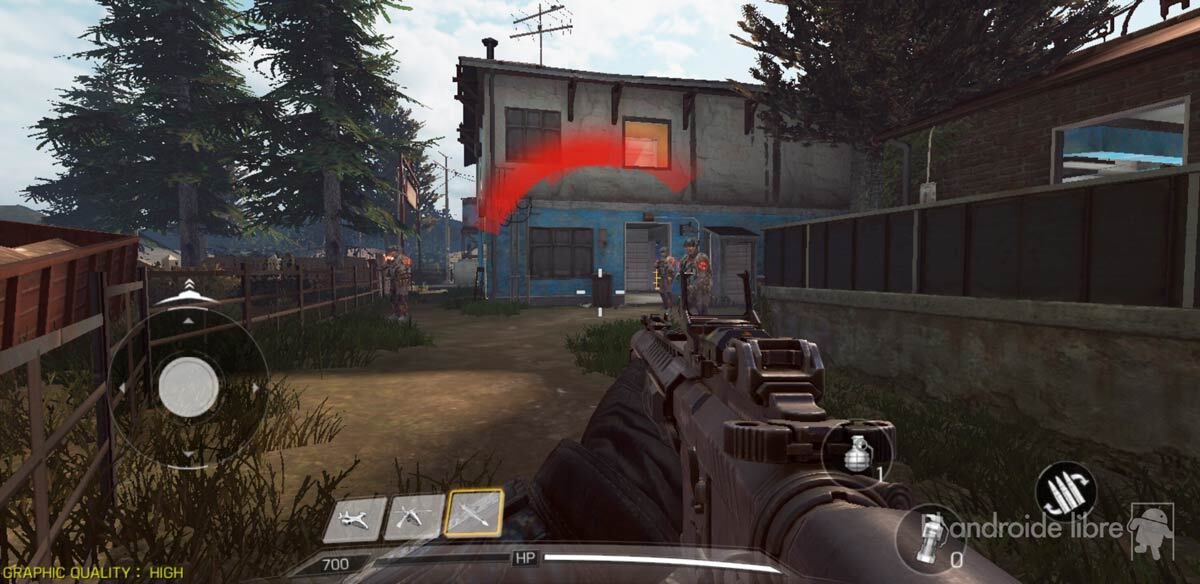1200x584 pixels.
Task: Tap the virtual movement joystick
Action: (188, 386)
